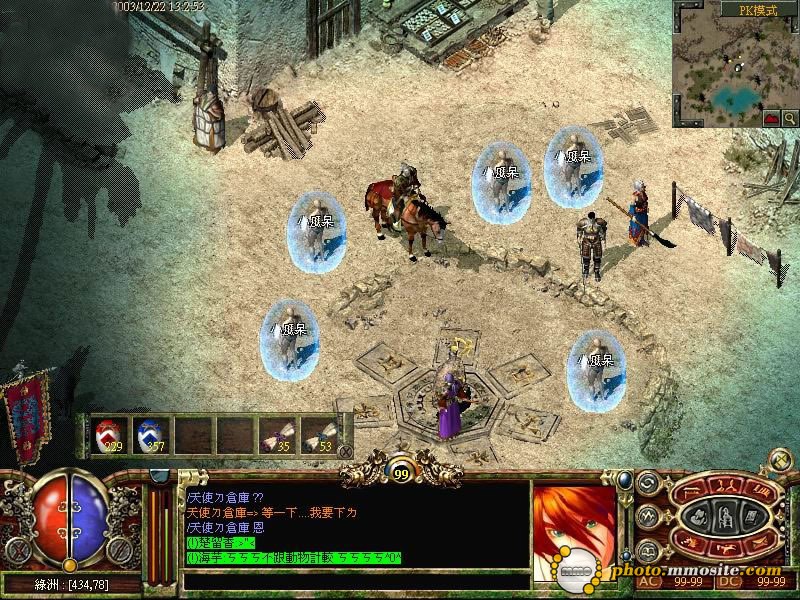Click the gold crossed-arrows button above the panel

point(778,460)
